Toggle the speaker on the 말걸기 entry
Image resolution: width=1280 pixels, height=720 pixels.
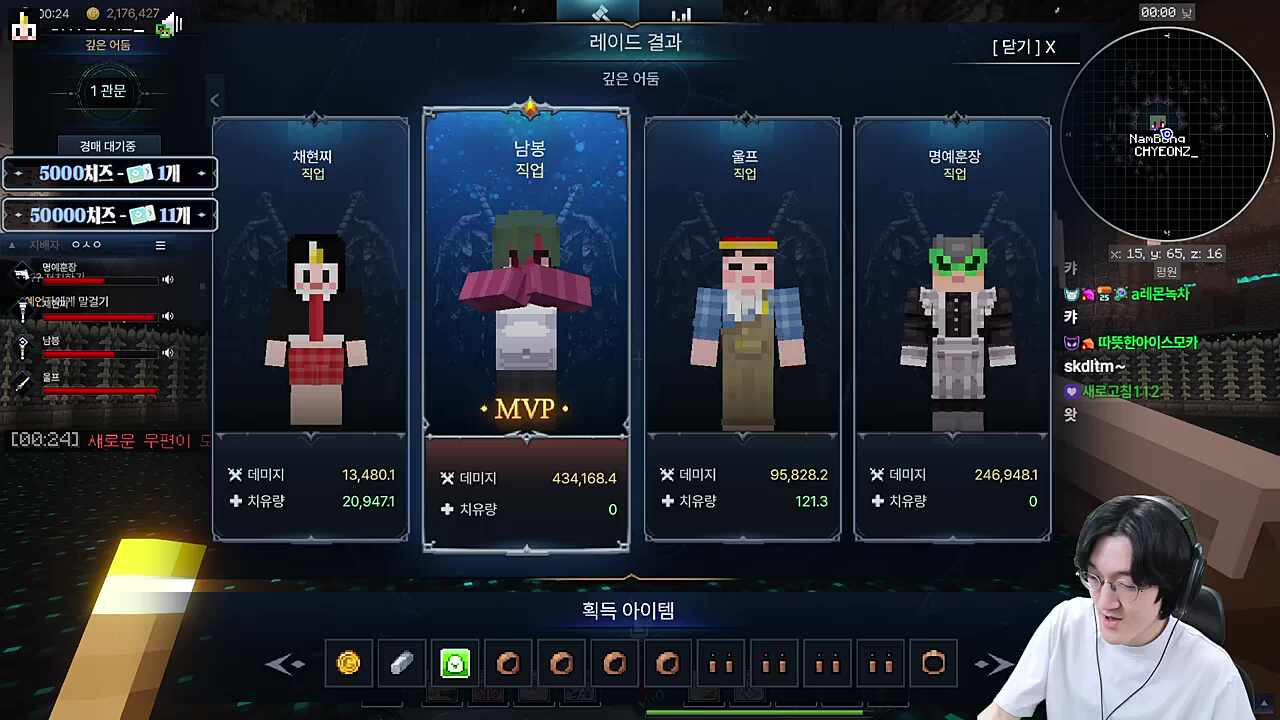click(167, 315)
